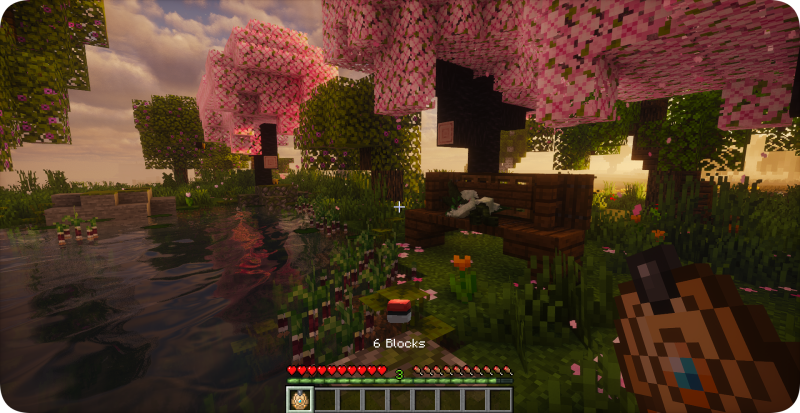Select the hotbar slot holding the tan amulet

coord(299,400)
